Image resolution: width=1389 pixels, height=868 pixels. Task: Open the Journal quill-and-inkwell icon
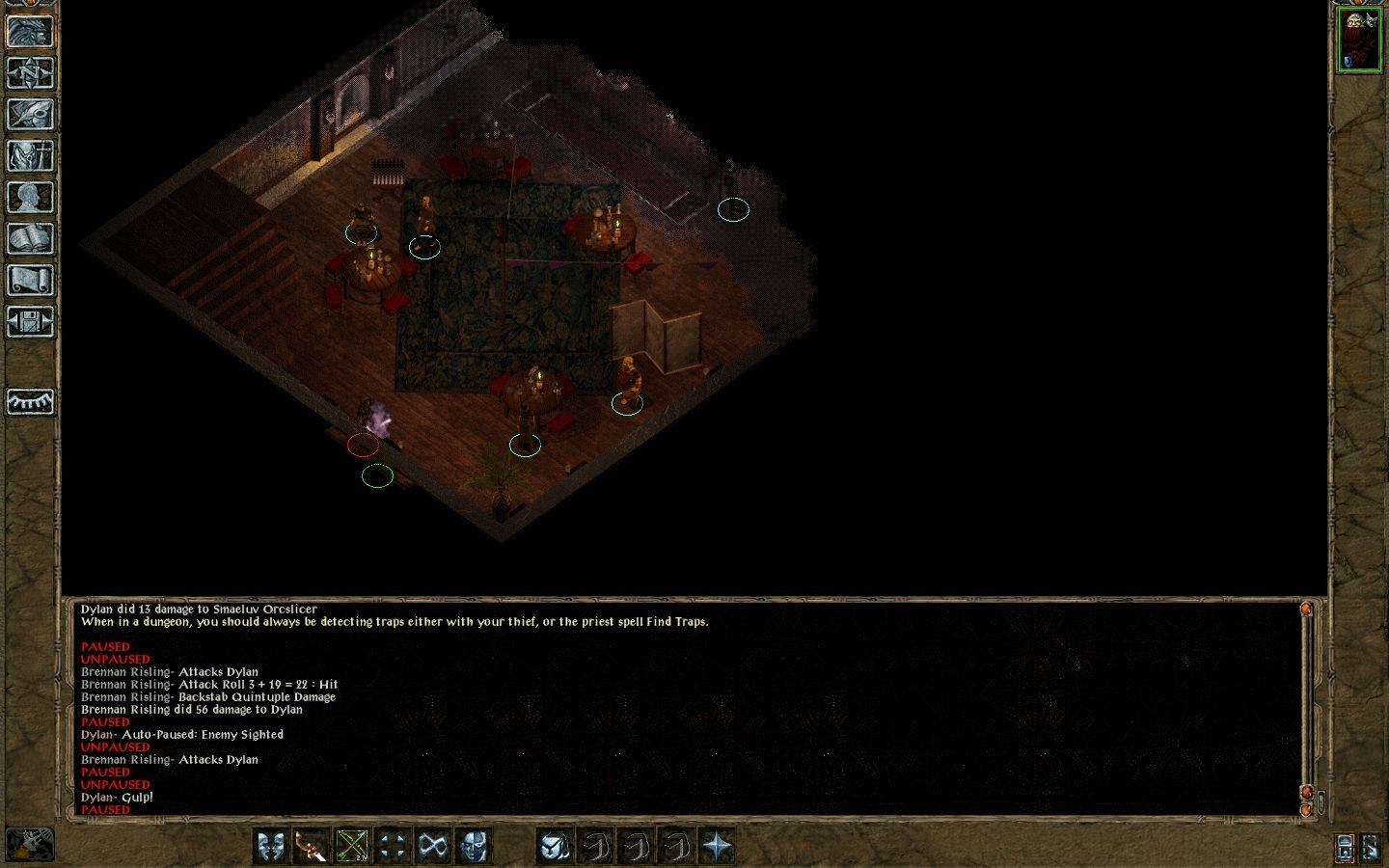pyautogui.click(x=31, y=114)
